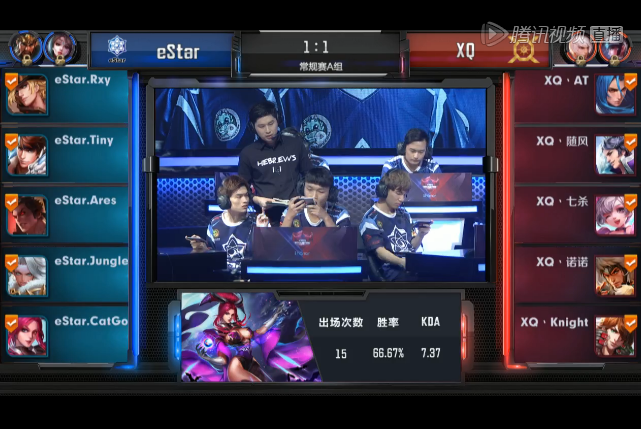The height and width of the screenshot is (429, 641).
Task: Select the eStar.Rxy player row
Action: [66, 96]
